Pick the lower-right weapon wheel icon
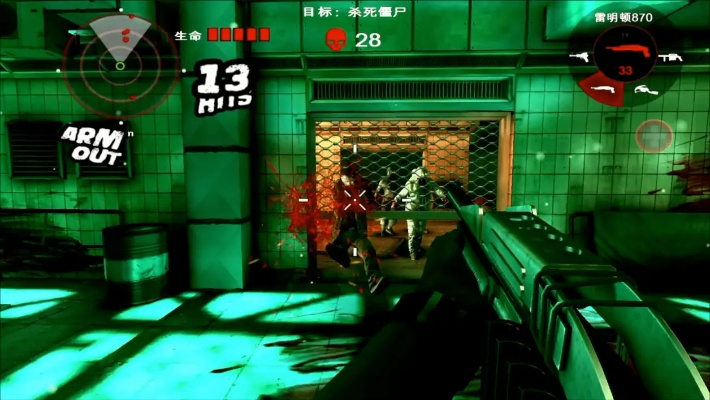Image resolution: width=710 pixels, height=400 pixels. pyautogui.click(x=644, y=90)
